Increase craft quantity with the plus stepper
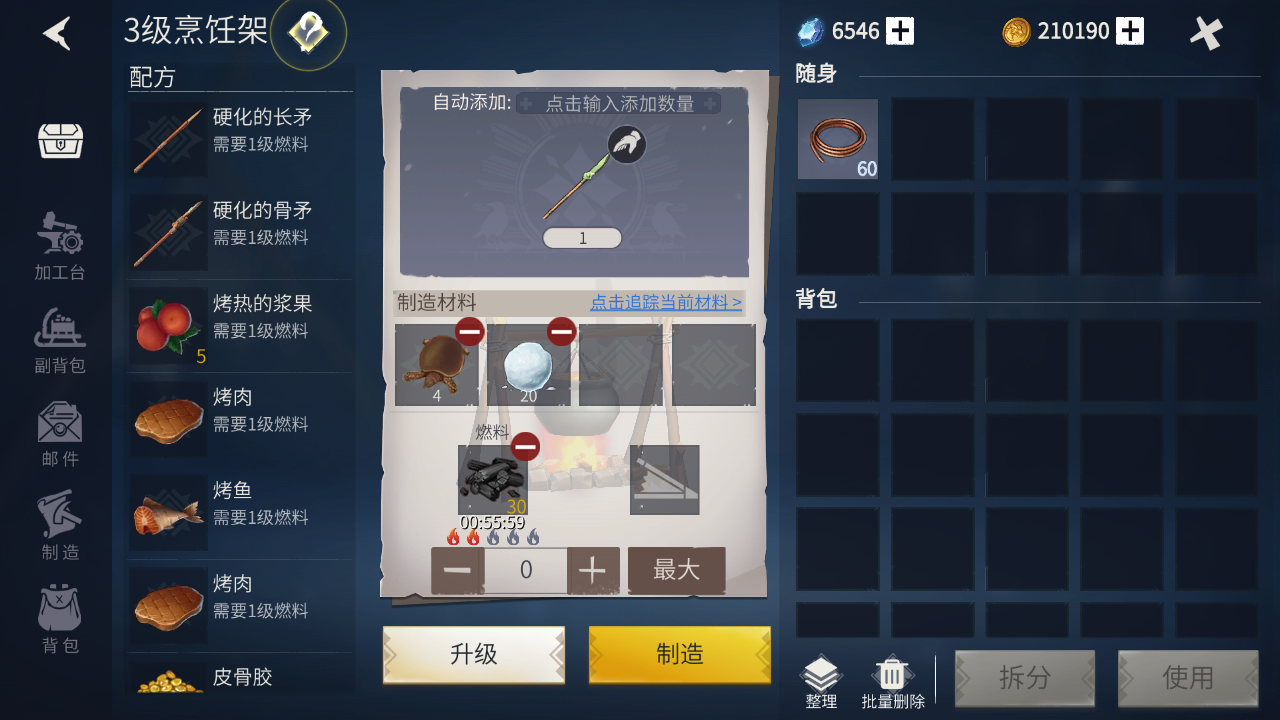The image size is (1280, 720). click(592, 570)
